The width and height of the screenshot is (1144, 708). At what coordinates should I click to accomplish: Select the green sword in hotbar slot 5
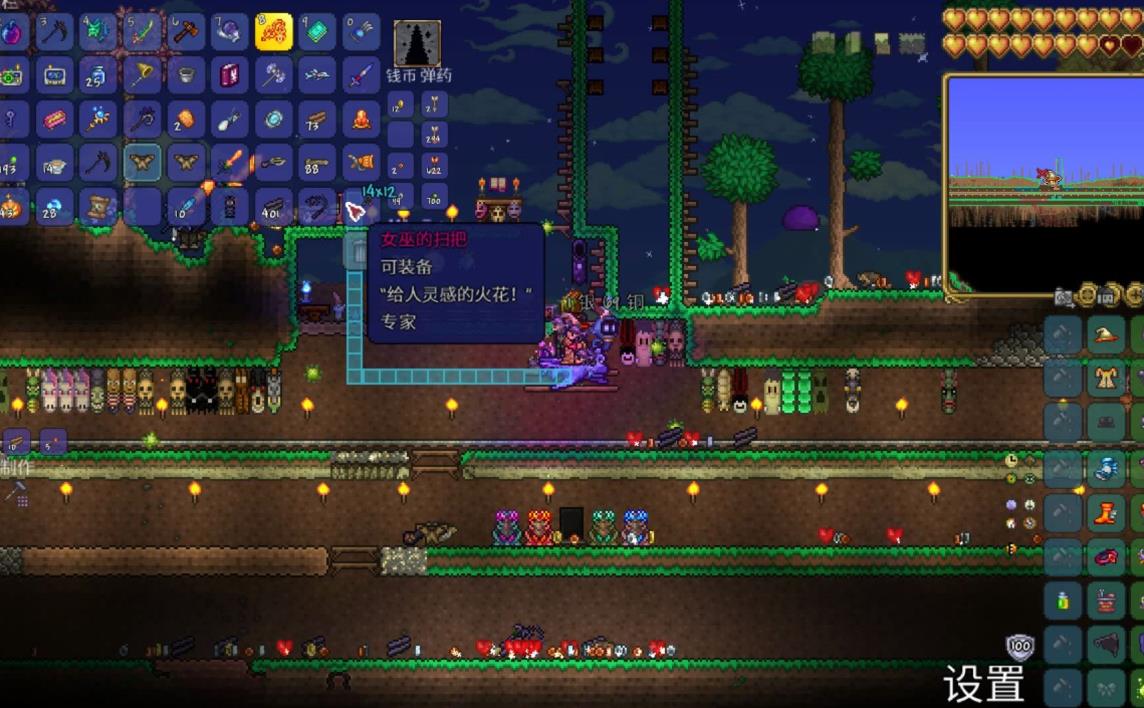point(142,32)
